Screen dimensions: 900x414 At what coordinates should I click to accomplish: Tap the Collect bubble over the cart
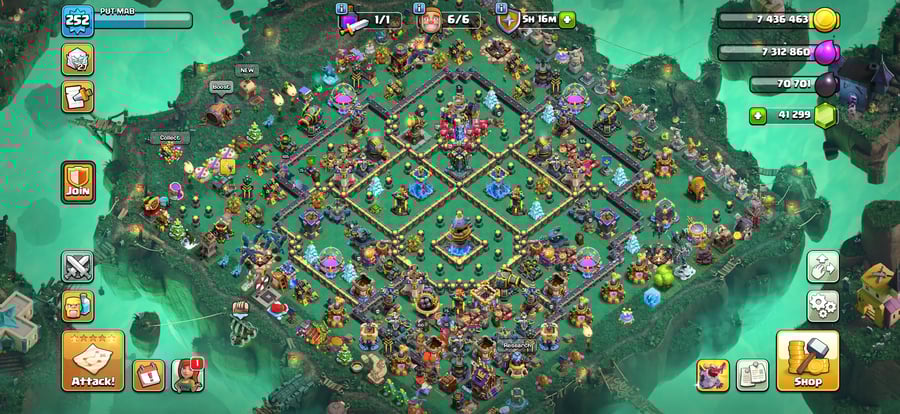(169, 138)
